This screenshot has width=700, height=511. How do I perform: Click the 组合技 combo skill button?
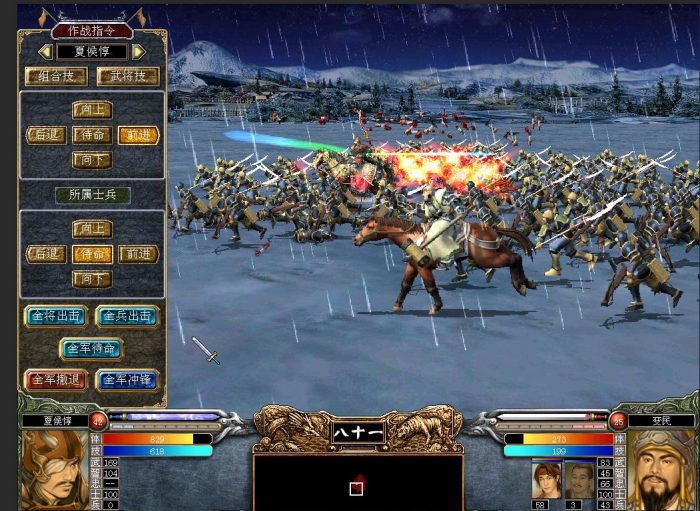[x=56, y=76]
